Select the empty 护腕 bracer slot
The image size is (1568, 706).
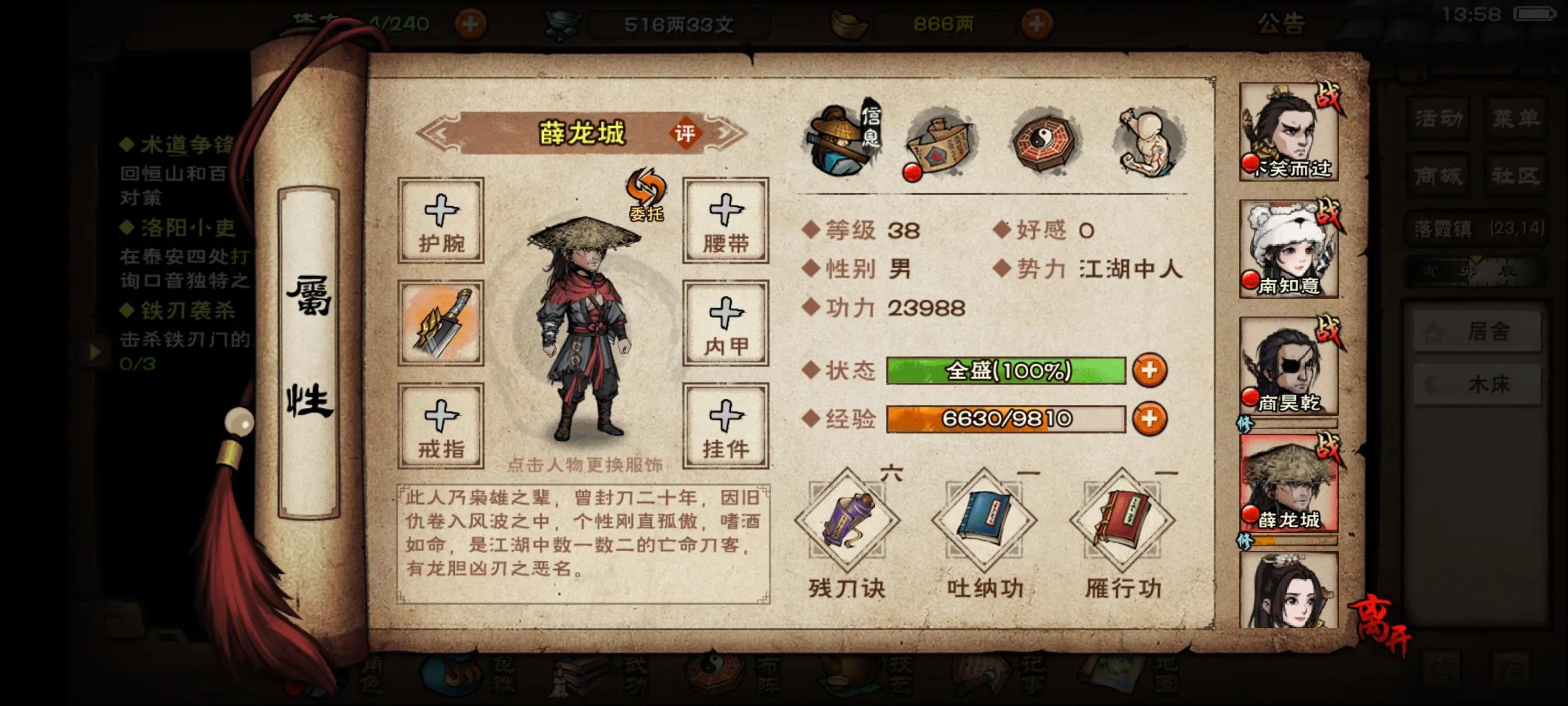point(441,221)
